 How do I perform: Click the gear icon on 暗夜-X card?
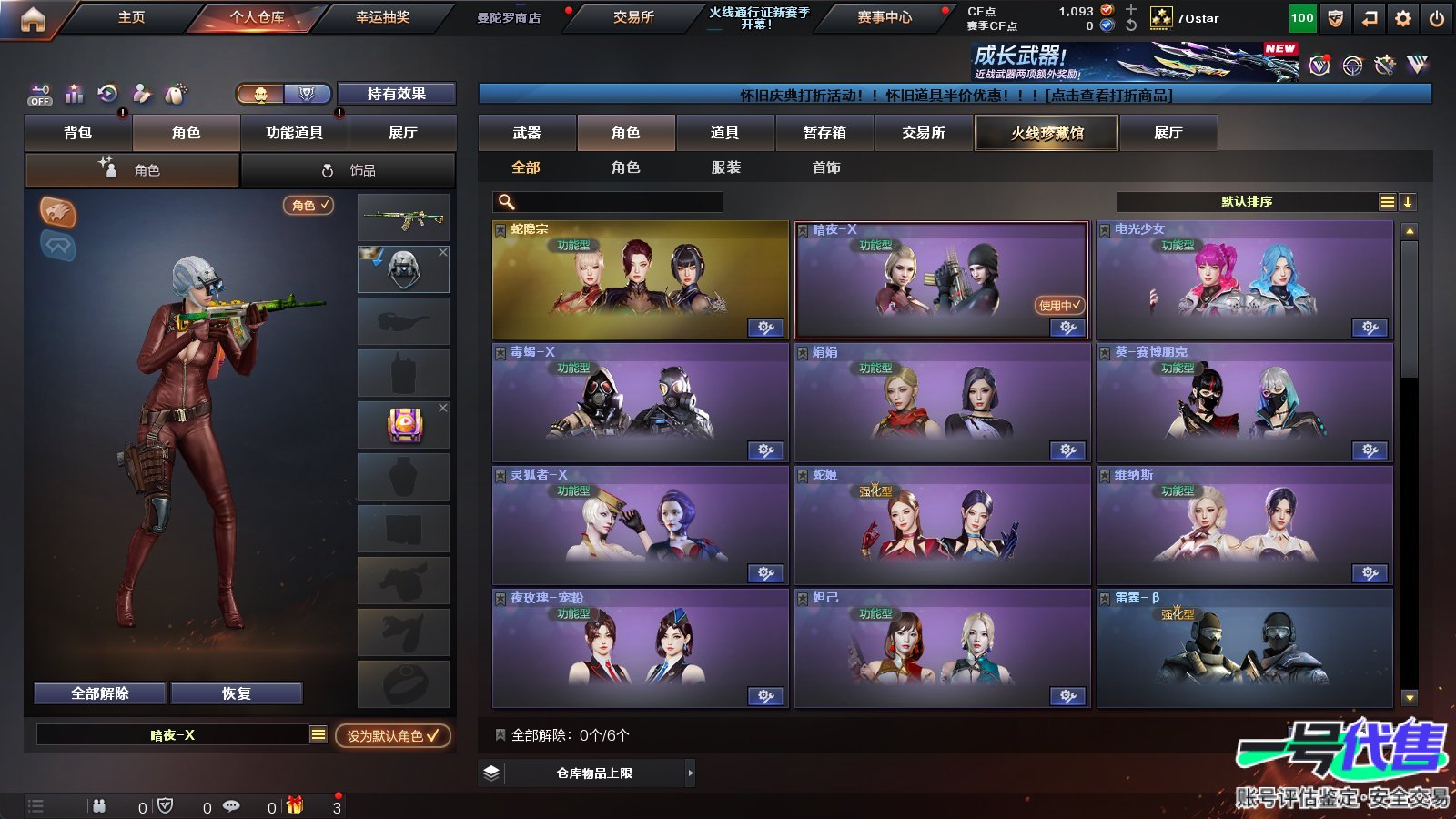point(1066,327)
